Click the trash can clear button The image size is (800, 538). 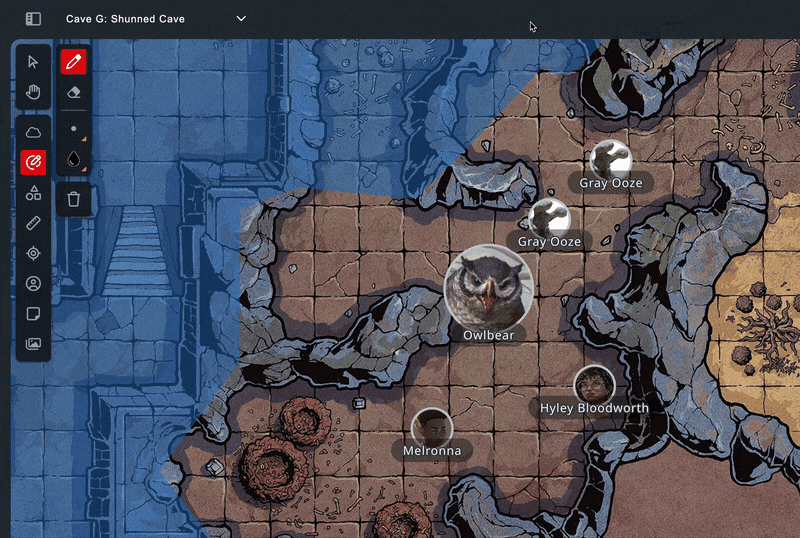[73, 199]
